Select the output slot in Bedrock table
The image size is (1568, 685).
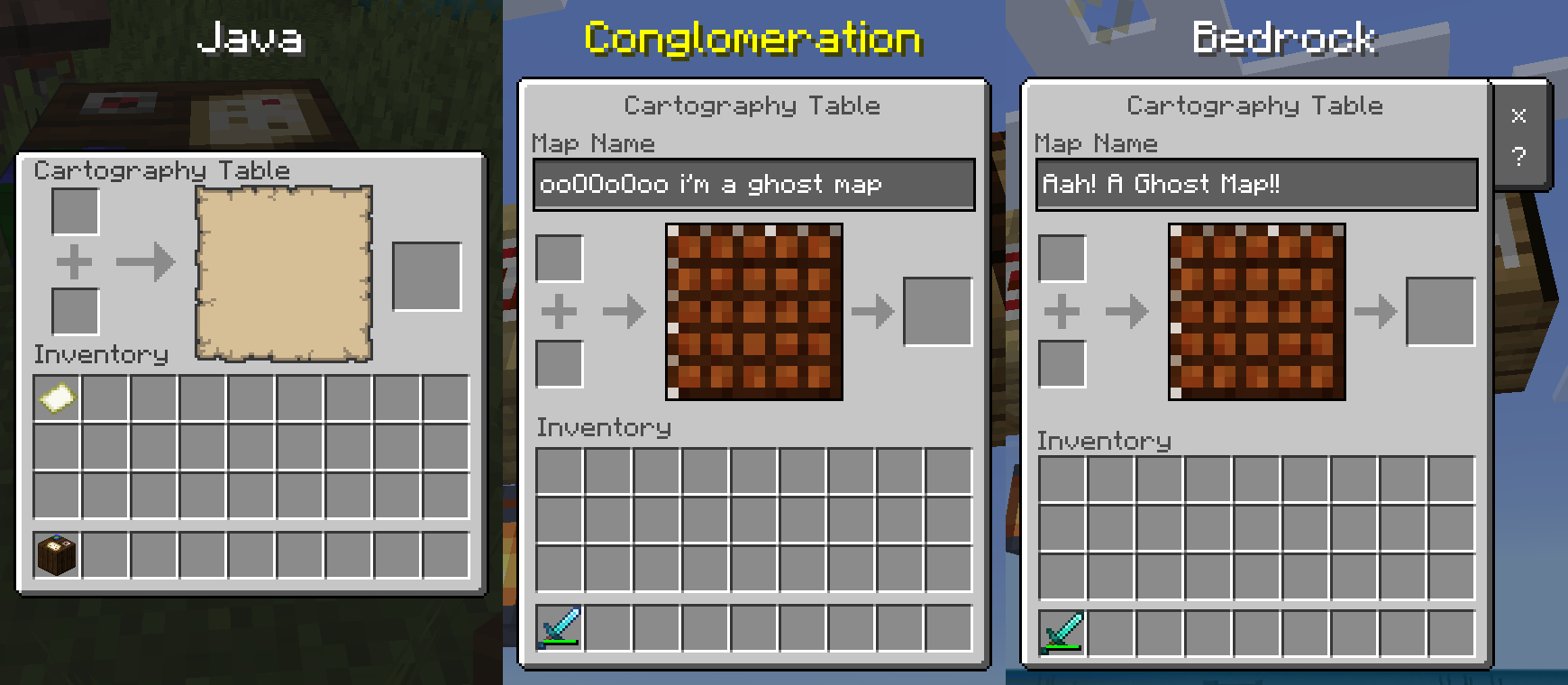(x=1438, y=313)
